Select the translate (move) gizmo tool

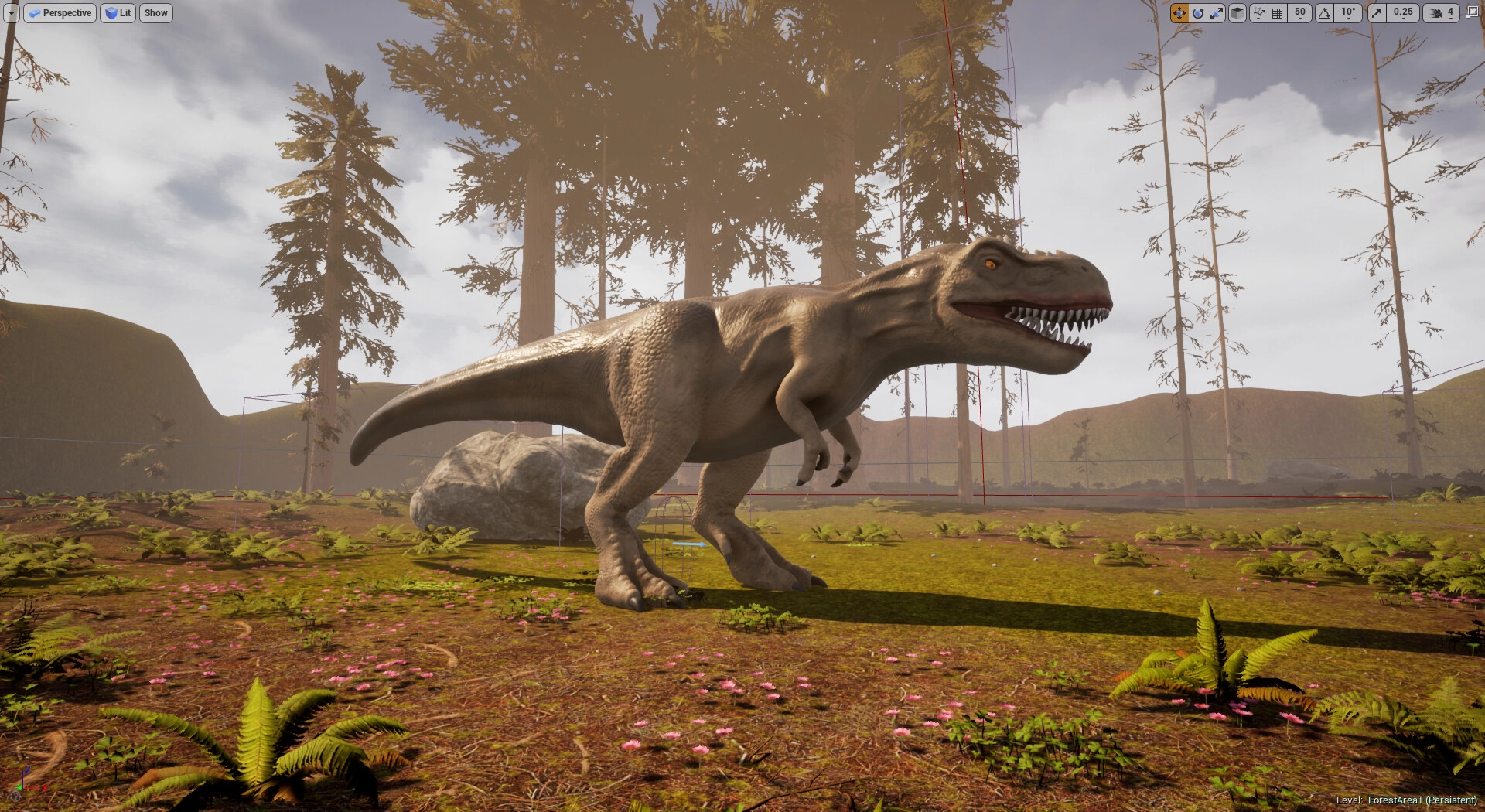tap(1179, 13)
